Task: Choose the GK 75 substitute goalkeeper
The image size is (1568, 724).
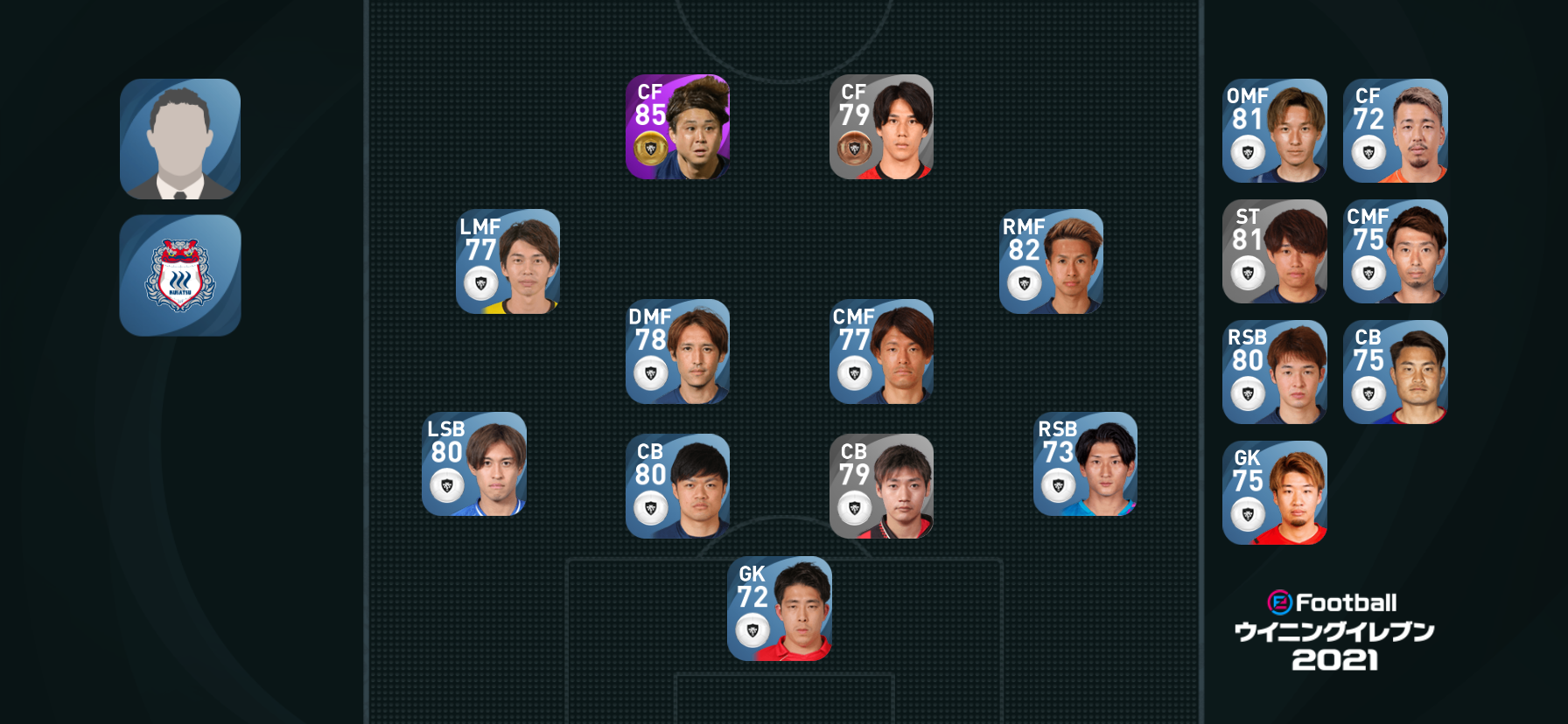Action: click(1274, 493)
